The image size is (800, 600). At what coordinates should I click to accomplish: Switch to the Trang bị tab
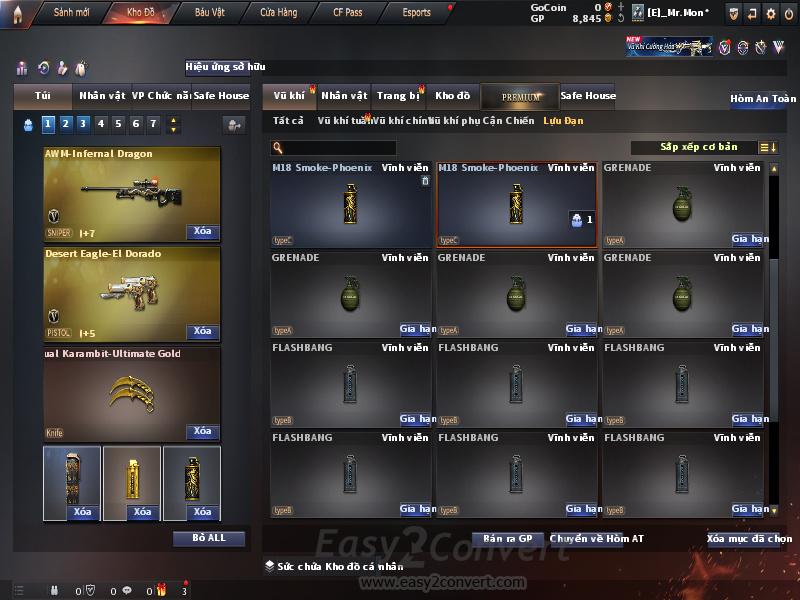coord(398,96)
